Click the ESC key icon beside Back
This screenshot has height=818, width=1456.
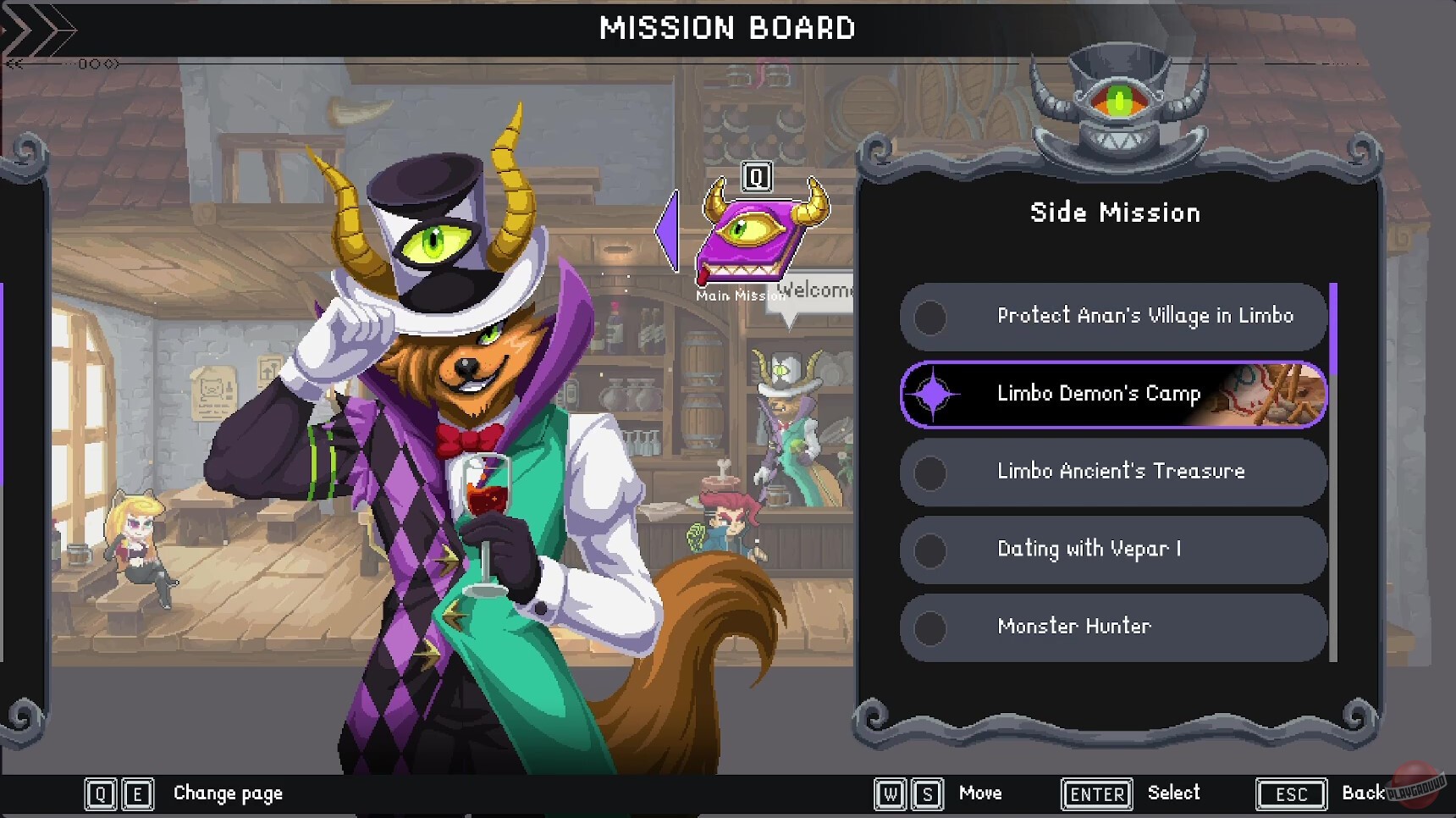pyautogui.click(x=1289, y=793)
